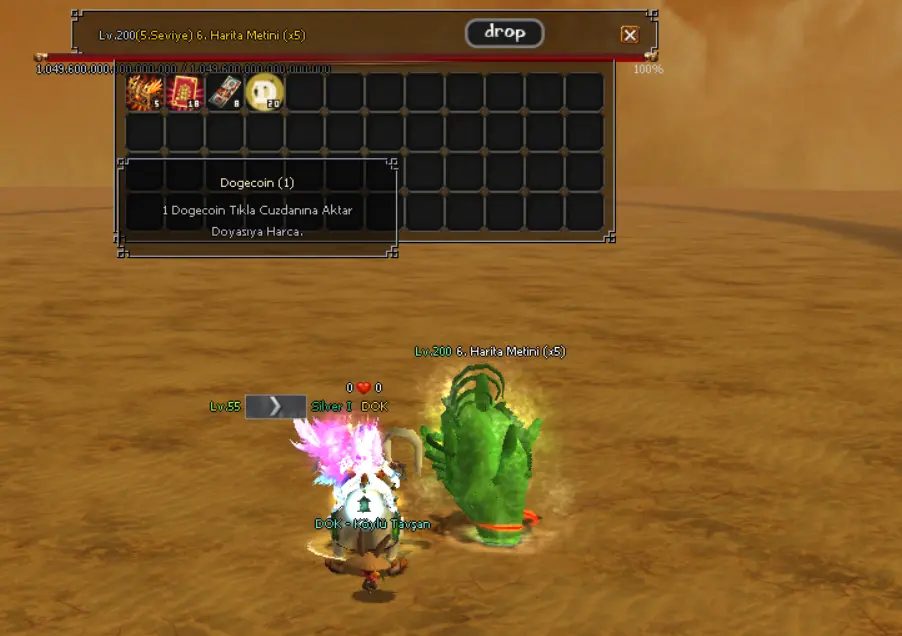Click the drop button

click(x=504, y=33)
